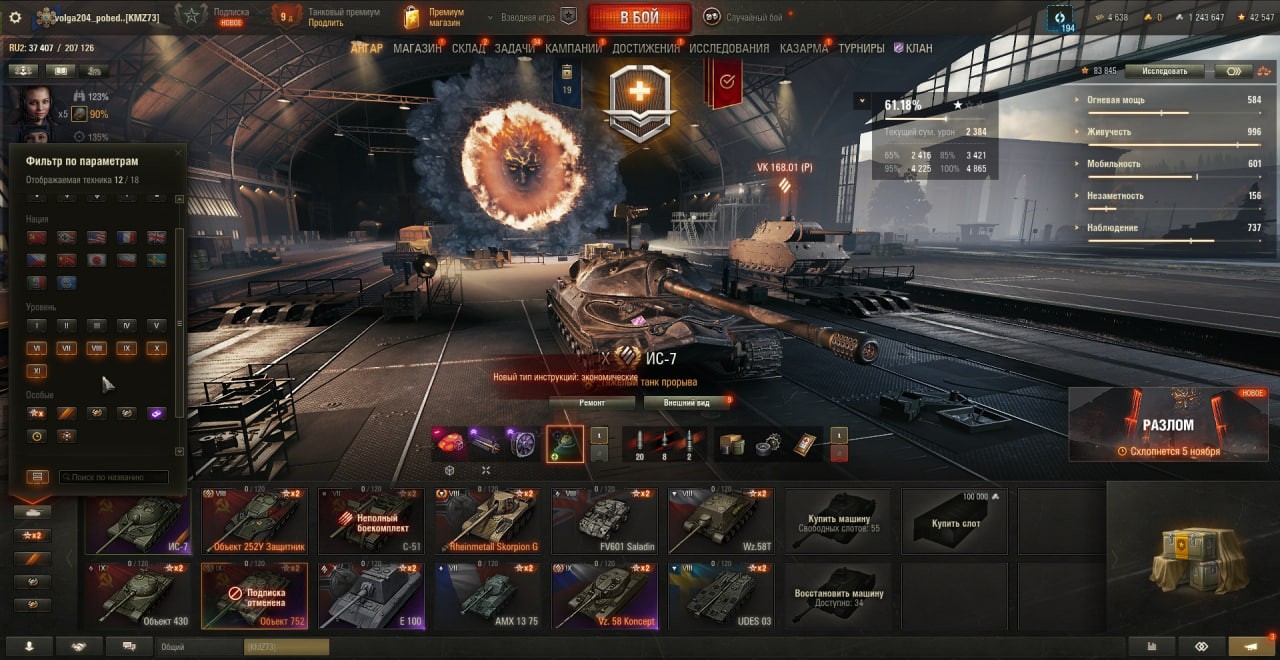Open the СКЛАД tab
The height and width of the screenshot is (660, 1280).
point(468,48)
